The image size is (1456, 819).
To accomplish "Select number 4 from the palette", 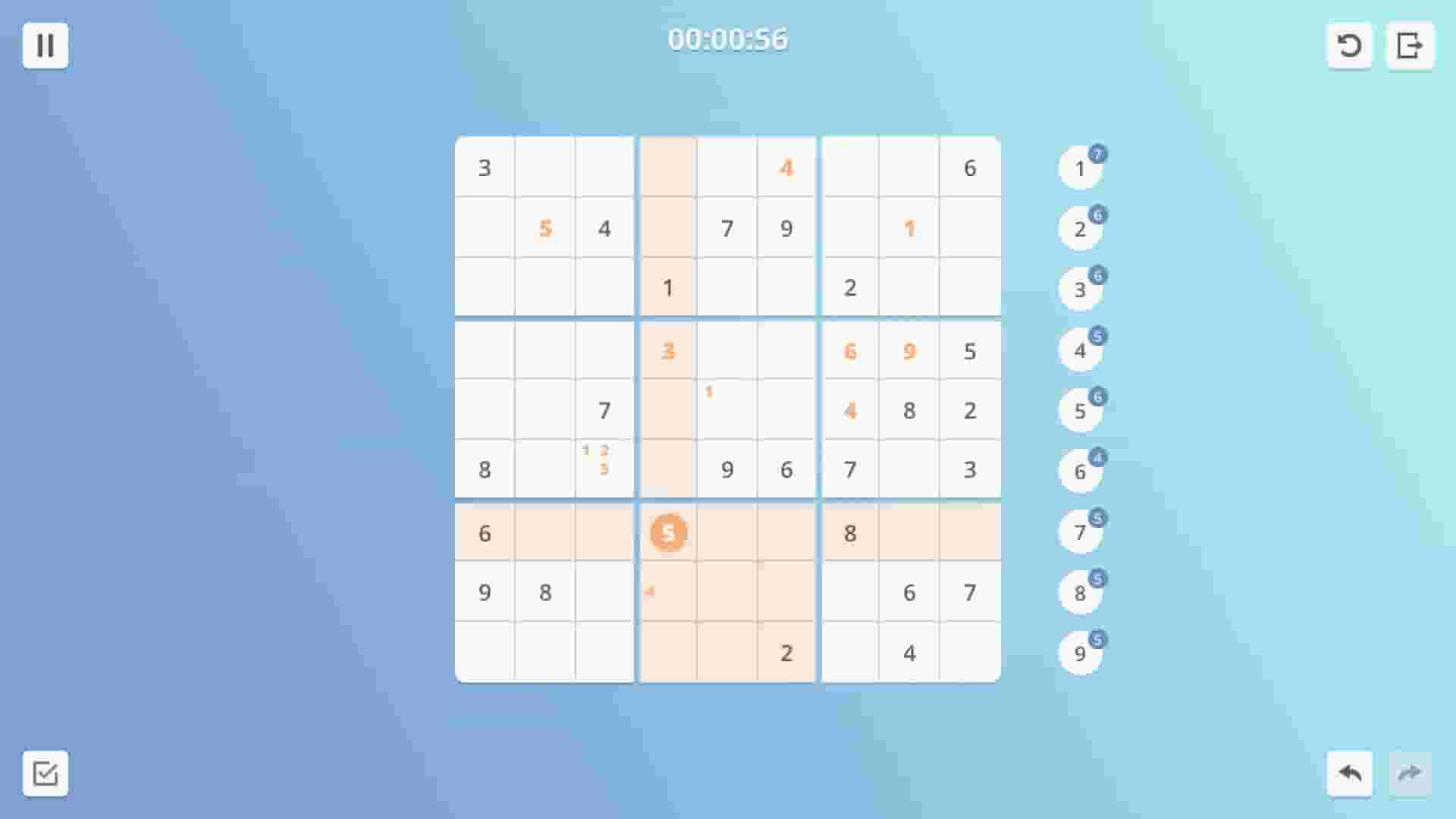I will (x=1080, y=350).
